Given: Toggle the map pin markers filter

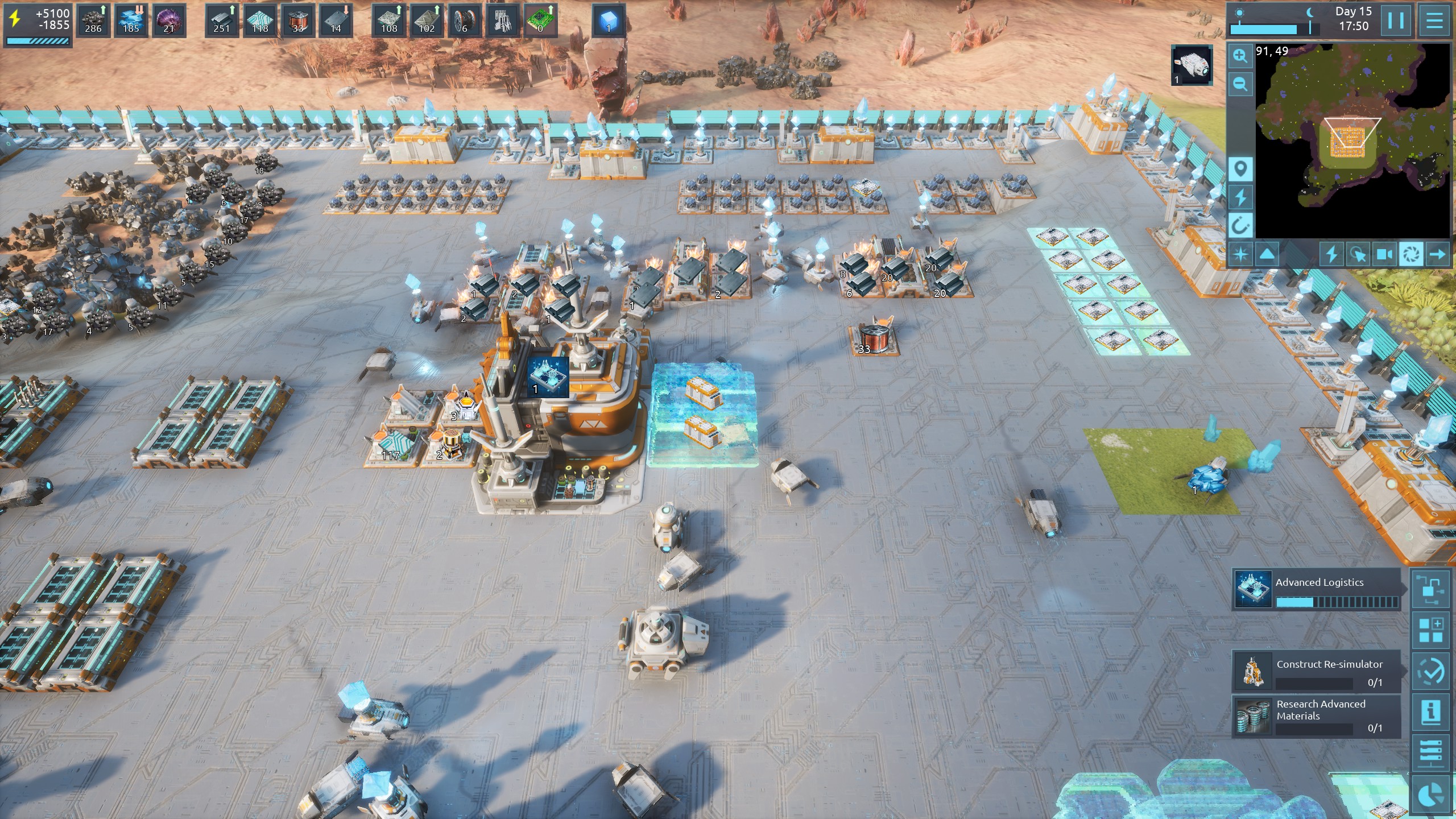Looking at the screenshot, I should coord(1240,169).
